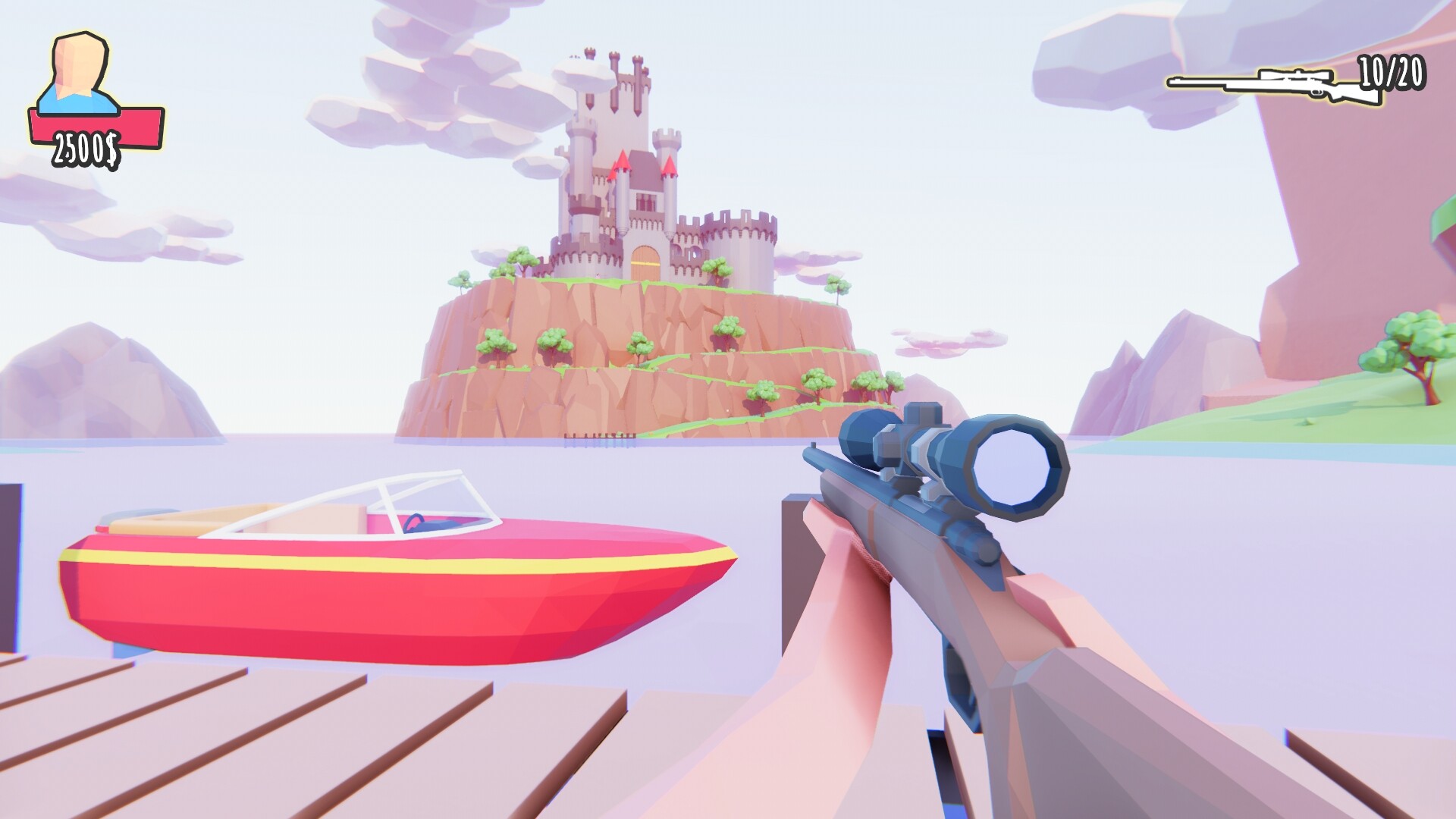Click the rifle scope lens
This screenshot has height=819, width=1456.
coord(1012,466)
